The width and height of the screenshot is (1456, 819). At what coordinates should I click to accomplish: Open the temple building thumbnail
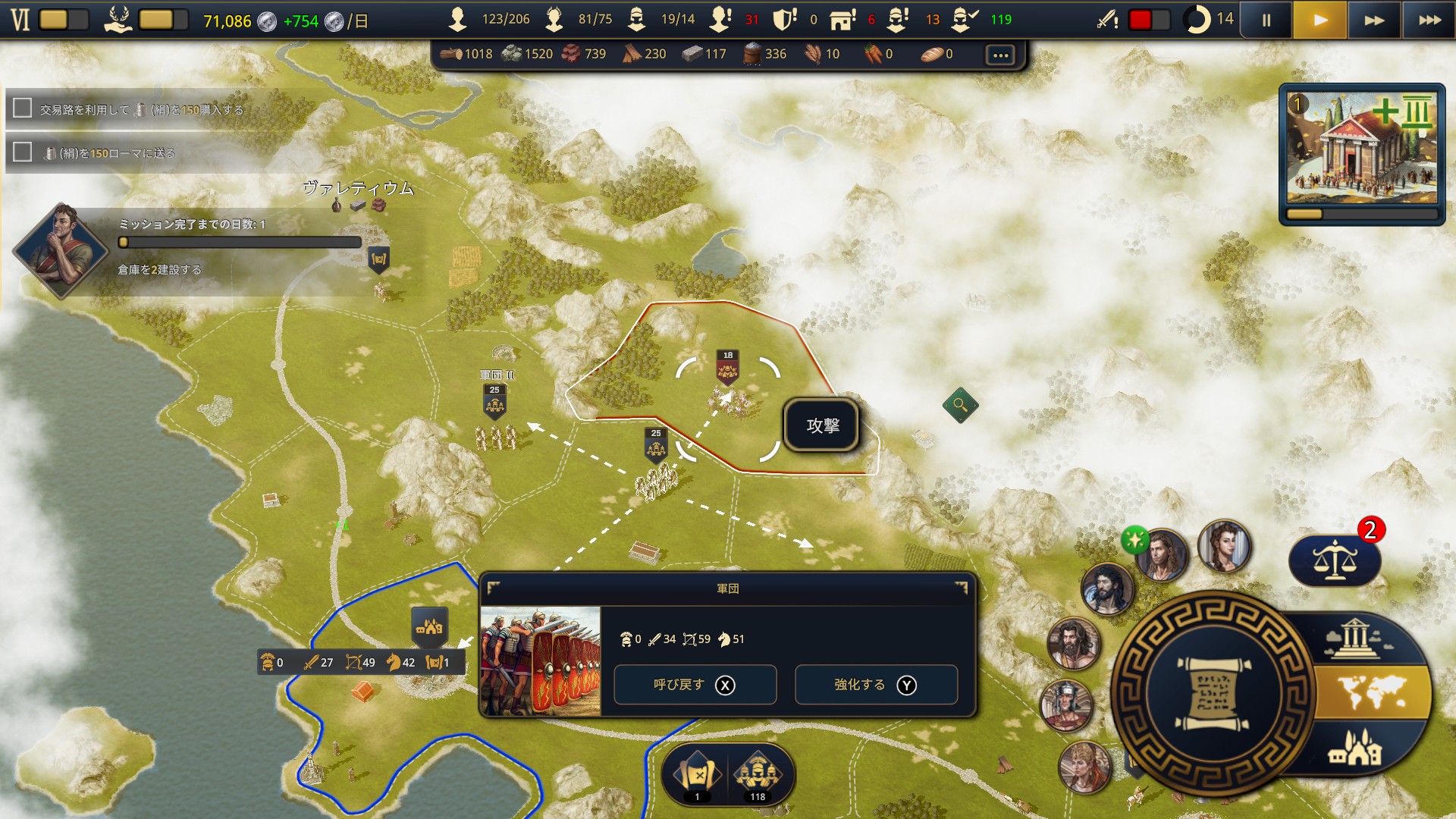[1362, 152]
